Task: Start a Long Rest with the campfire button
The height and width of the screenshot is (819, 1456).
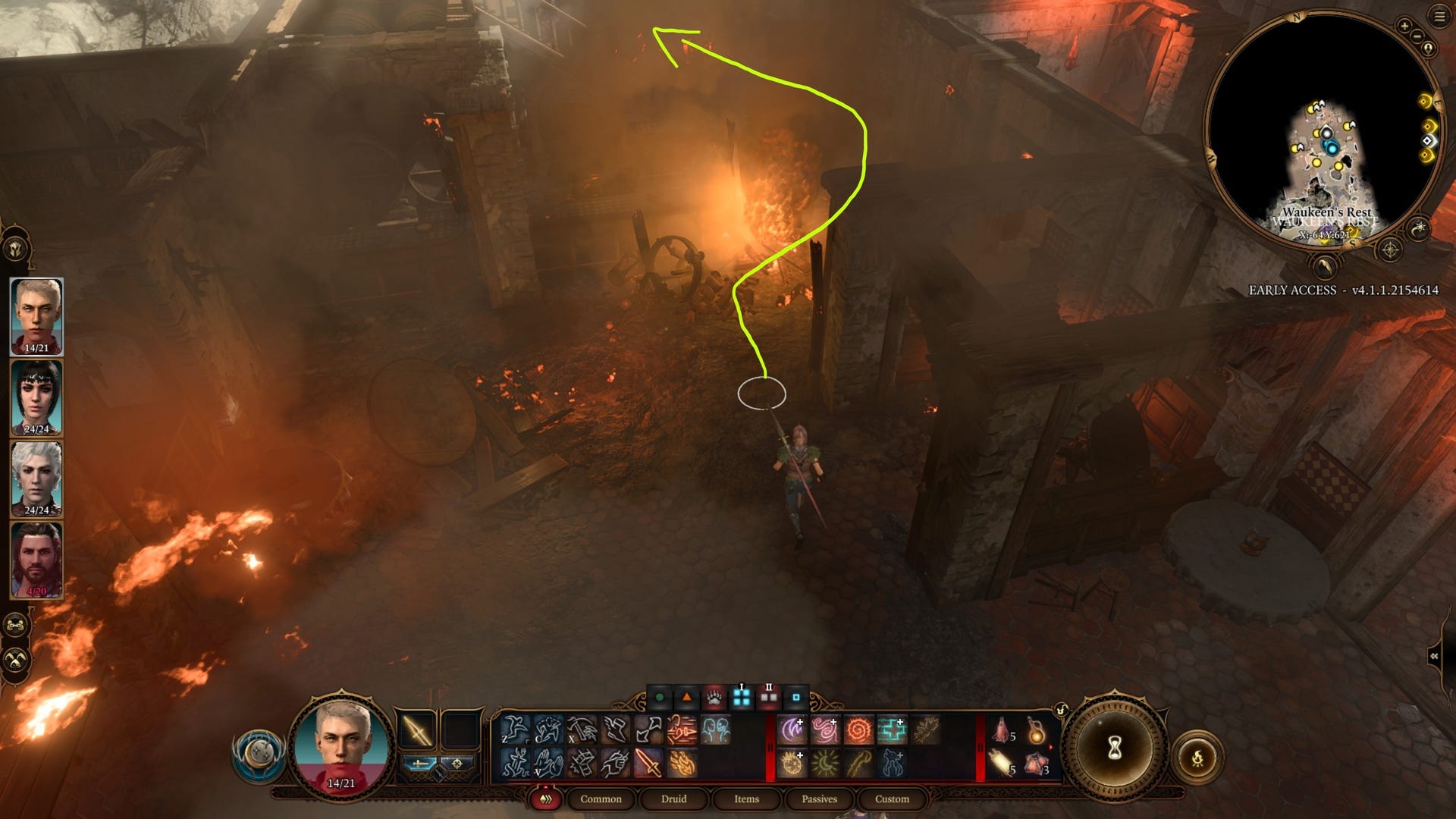Action: [1198, 757]
